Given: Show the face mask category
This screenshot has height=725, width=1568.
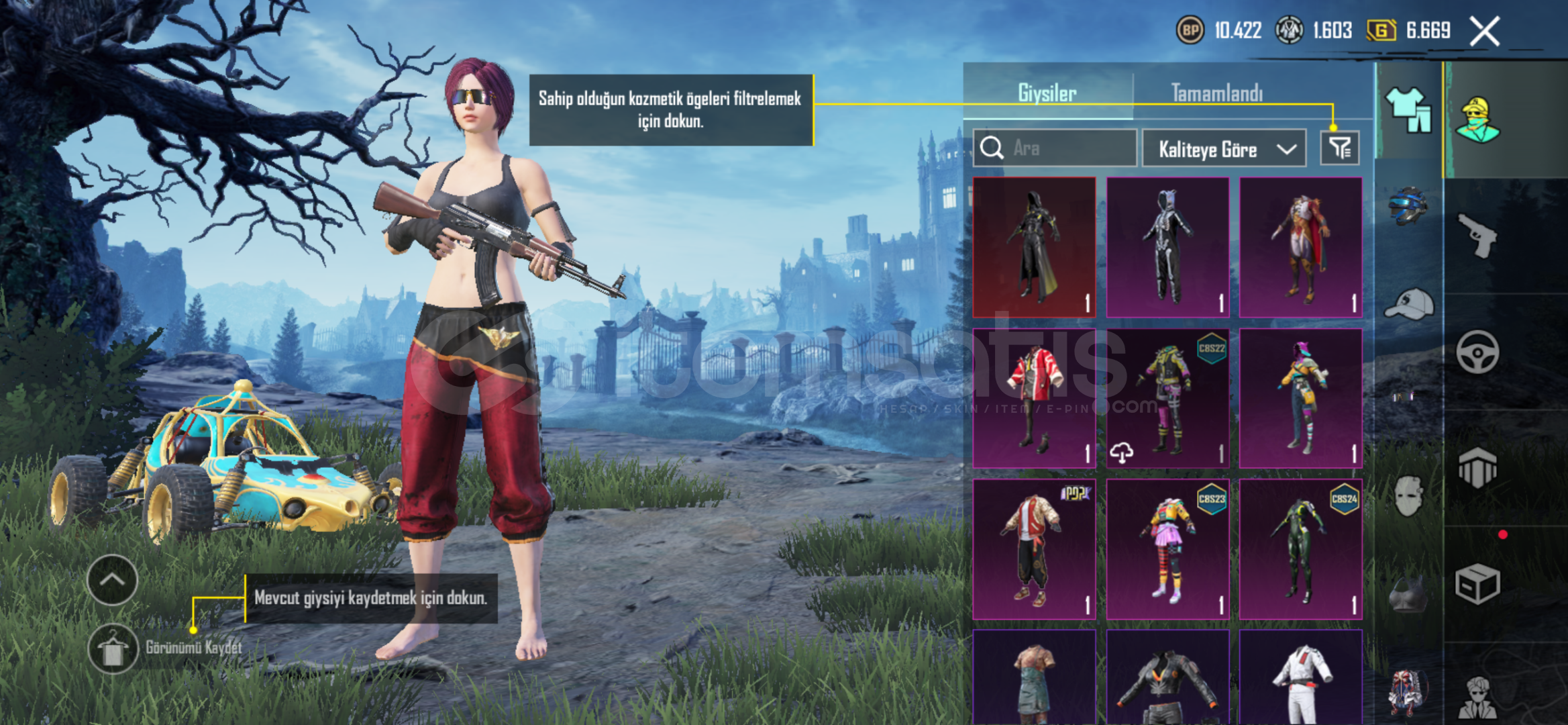Looking at the screenshot, I should click(x=1408, y=495).
